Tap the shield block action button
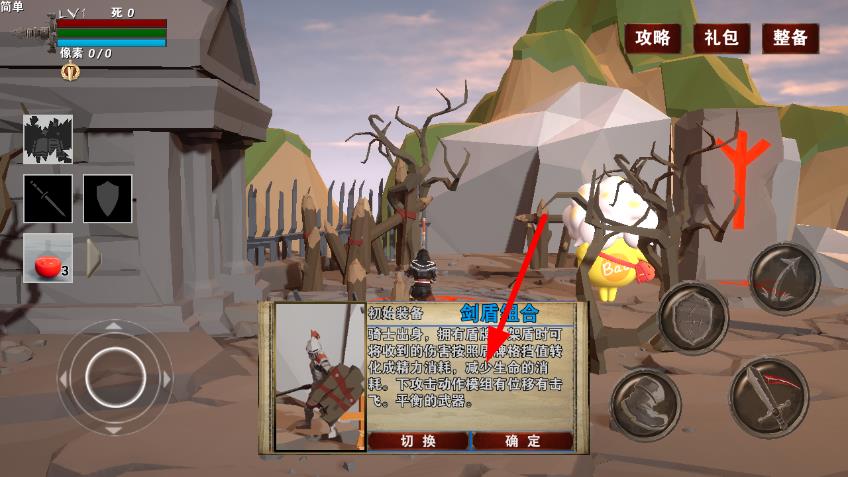The height and width of the screenshot is (477, 848). pos(693,318)
